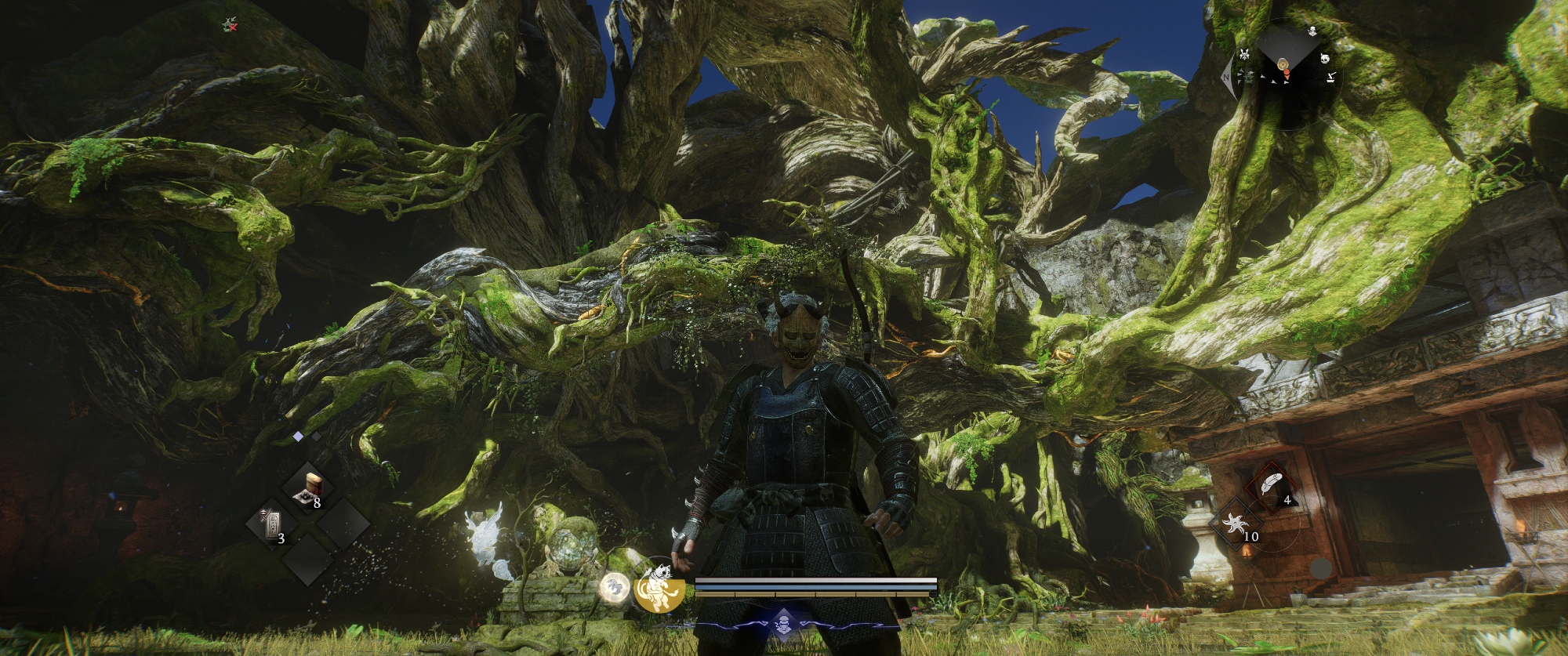Select the shuriken slot showing 10
Viewport: 1568px width, 656px height.
[1240, 524]
